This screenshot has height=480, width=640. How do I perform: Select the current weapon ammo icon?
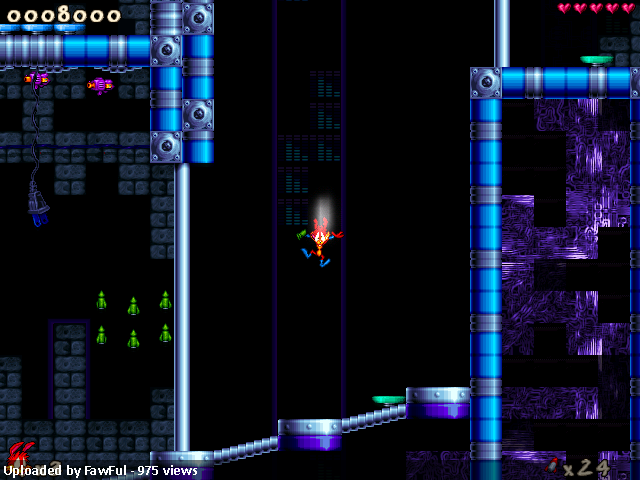553,465
